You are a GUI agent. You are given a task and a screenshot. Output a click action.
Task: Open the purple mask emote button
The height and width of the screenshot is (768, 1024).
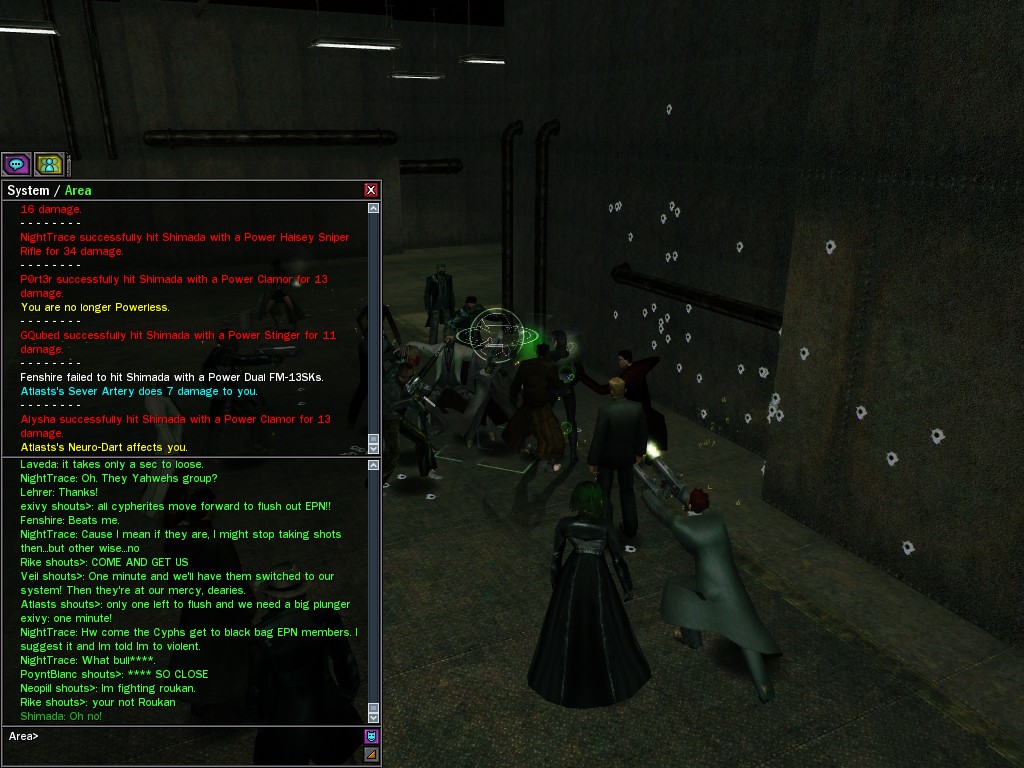(x=371, y=737)
